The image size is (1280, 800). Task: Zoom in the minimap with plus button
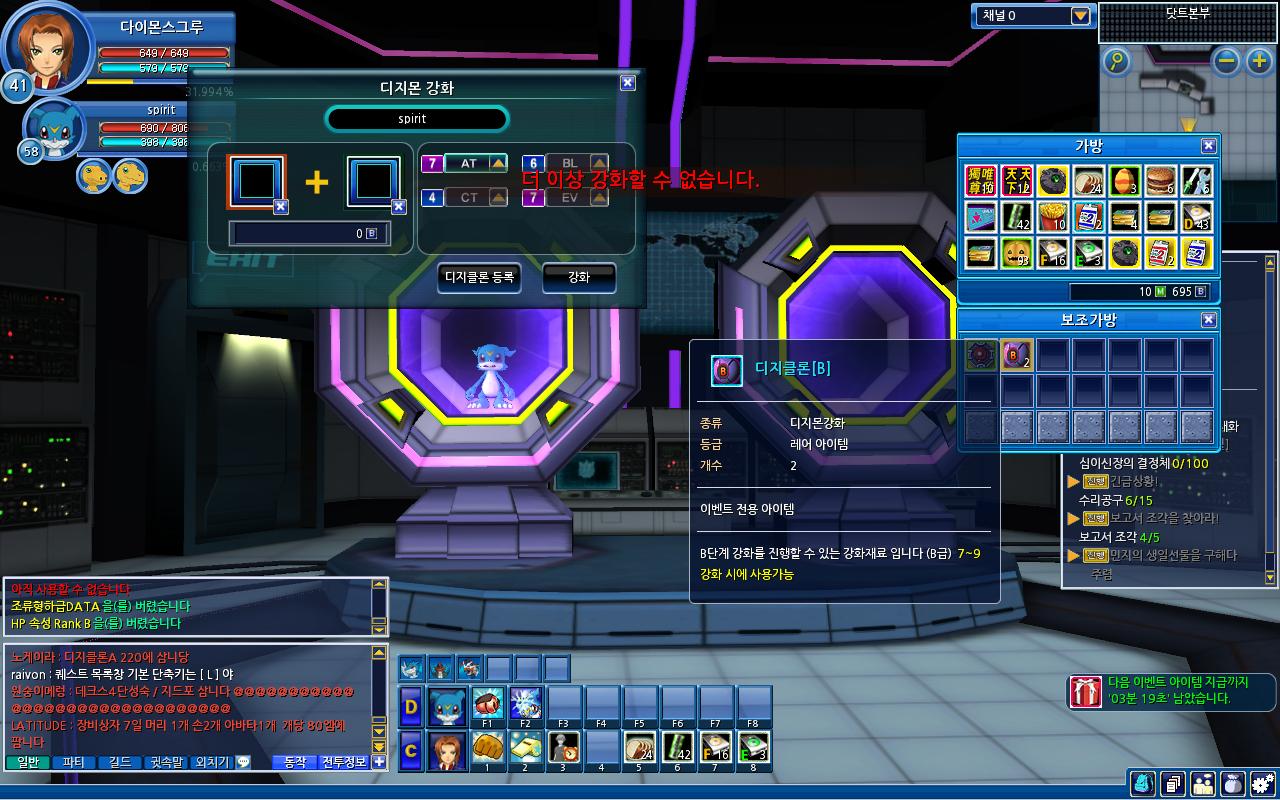pos(1258,61)
